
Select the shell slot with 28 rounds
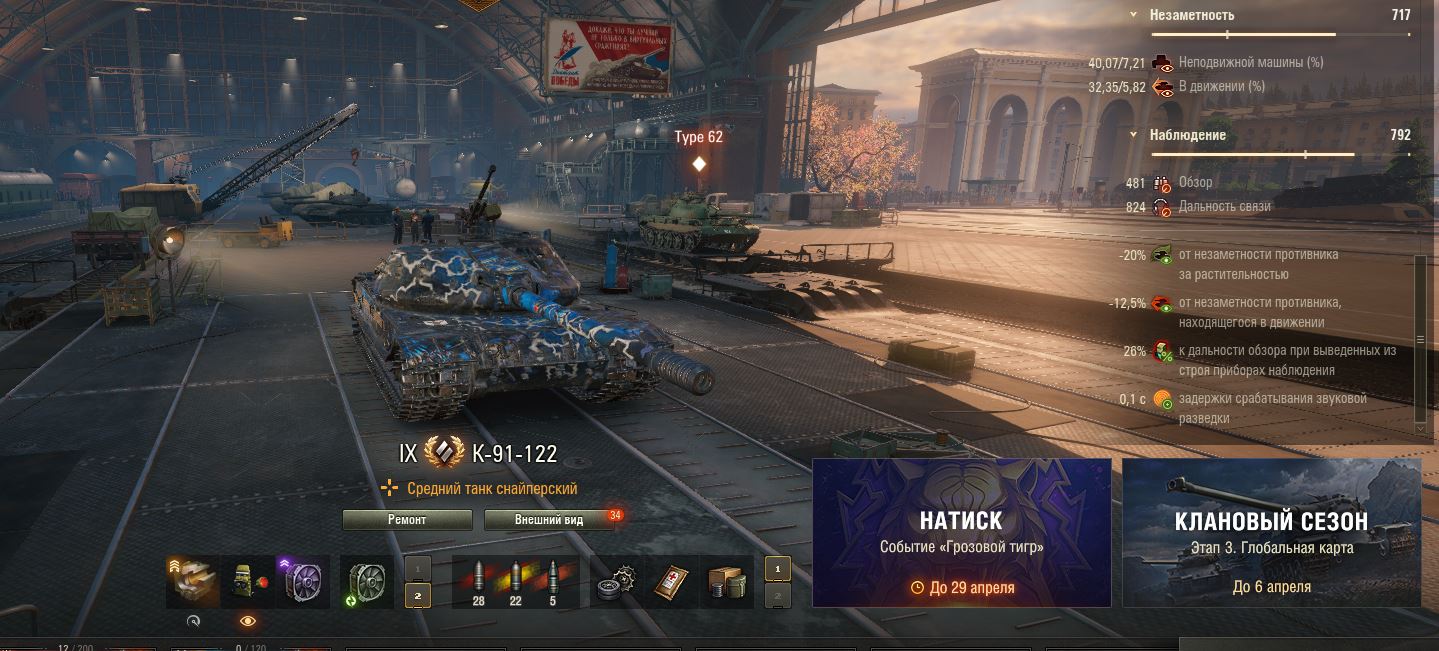(477, 582)
